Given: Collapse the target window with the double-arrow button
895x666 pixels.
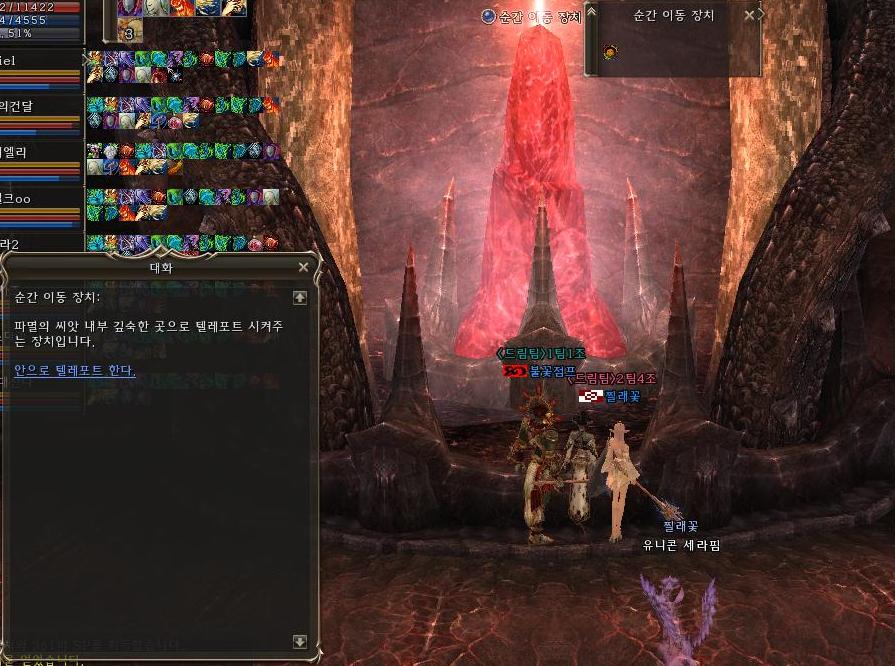Looking at the screenshot, I should (591, 13).
